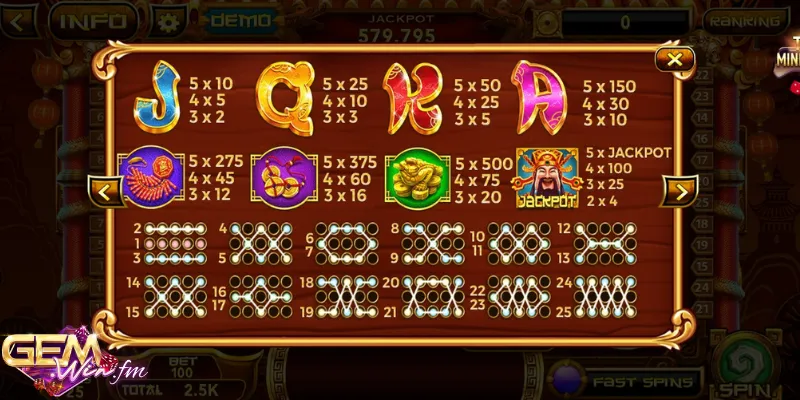800x400 pixels.
Task: Open the INFO panel
Action: point(92,19)
